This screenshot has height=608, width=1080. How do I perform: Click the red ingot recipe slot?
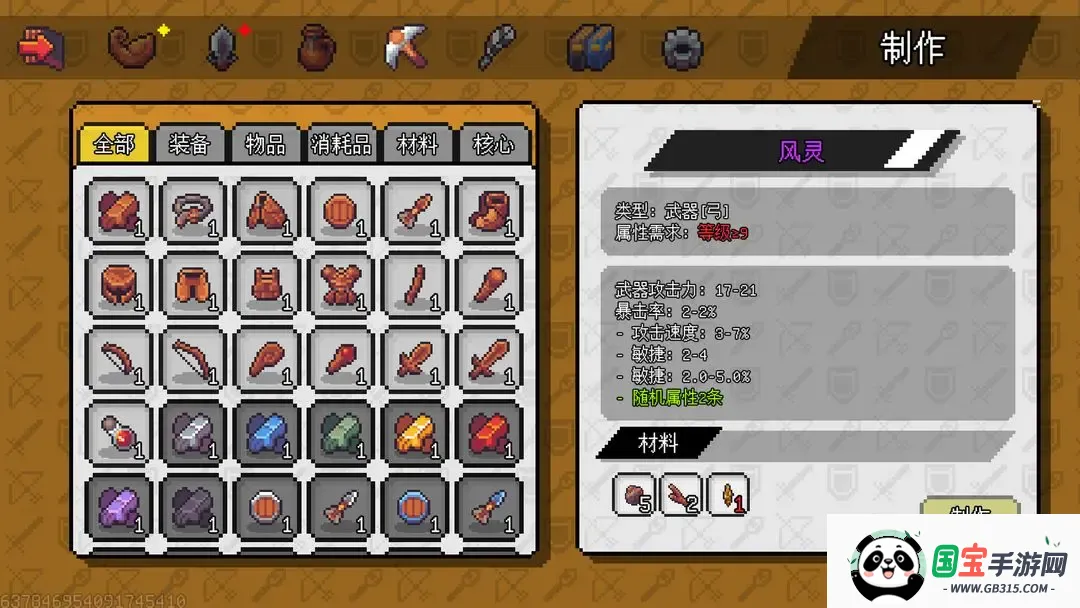point(489,434)
